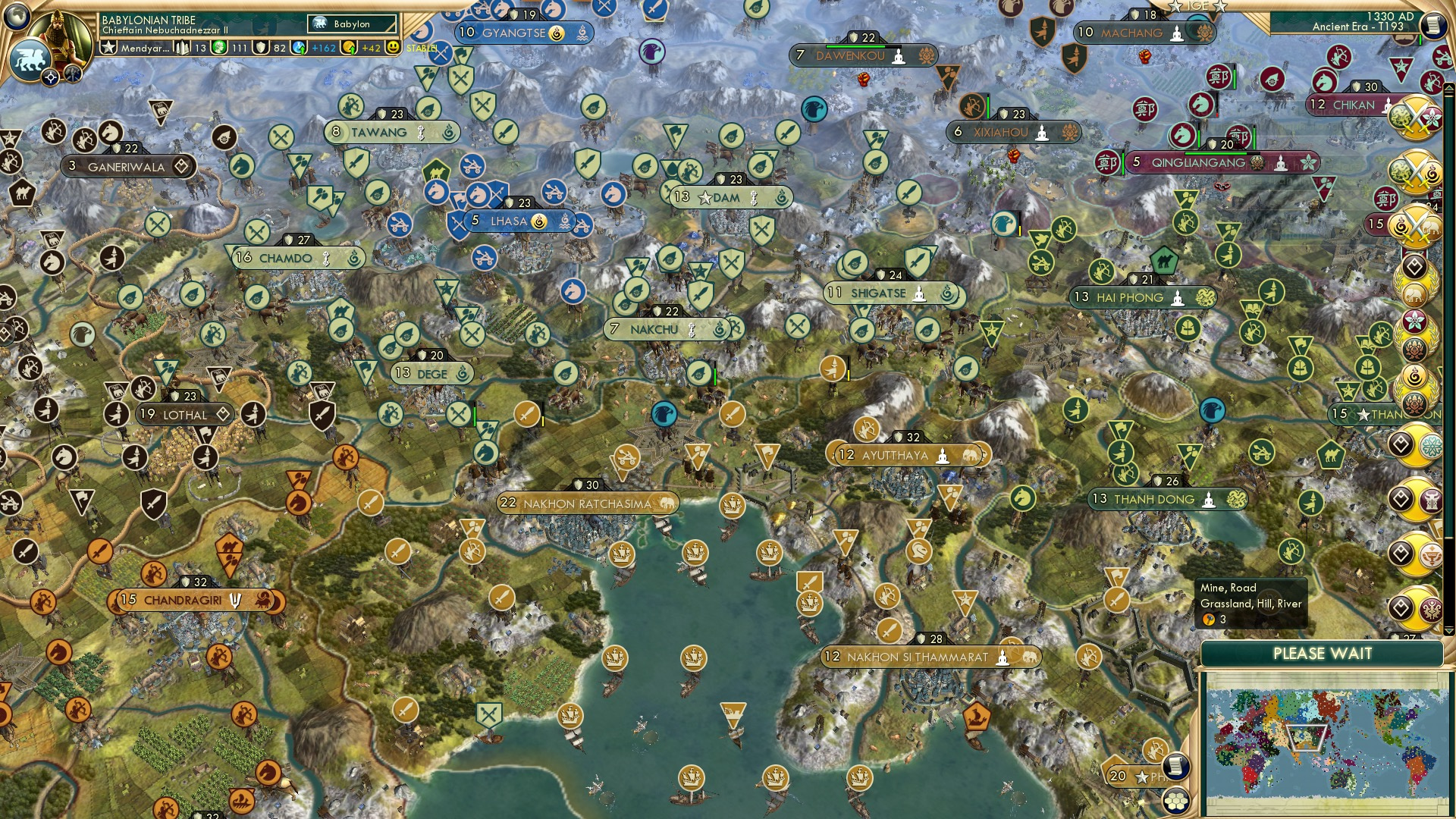This screenshot has width=1456, height=819.
Task: Open the Babylon selector in the top bar
Action: tap(350, 24)
